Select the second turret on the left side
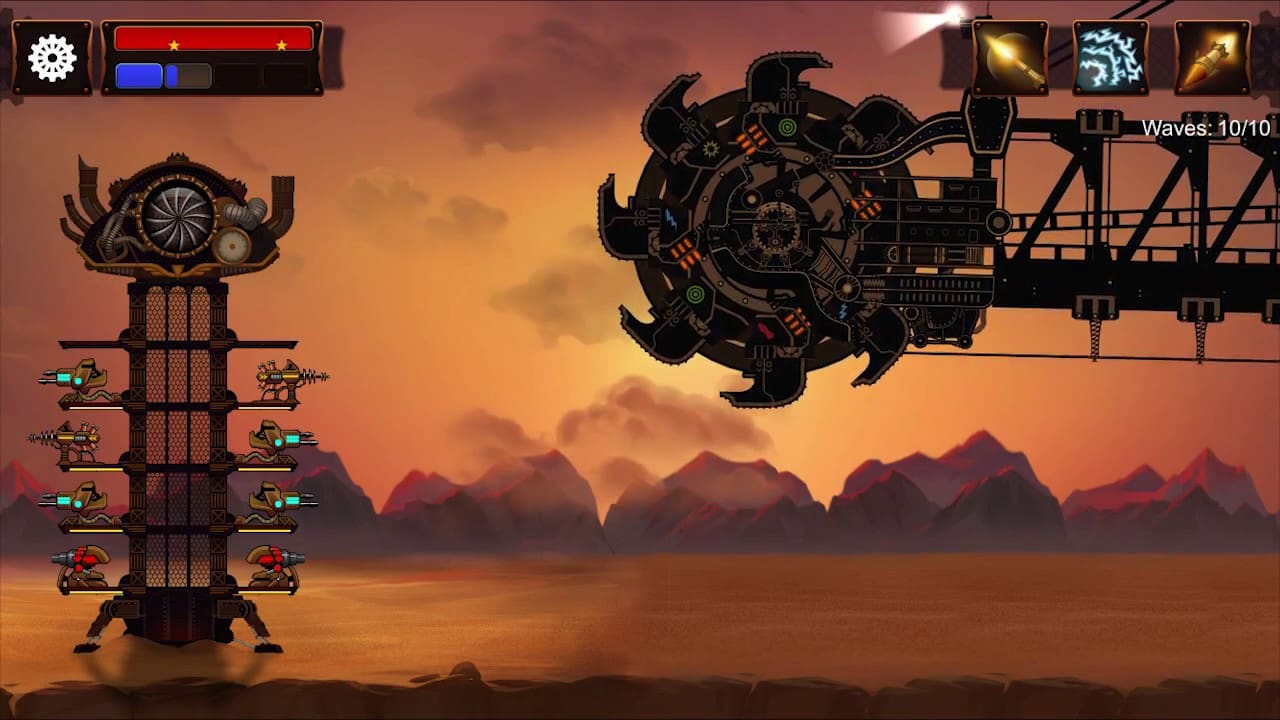 75,440
